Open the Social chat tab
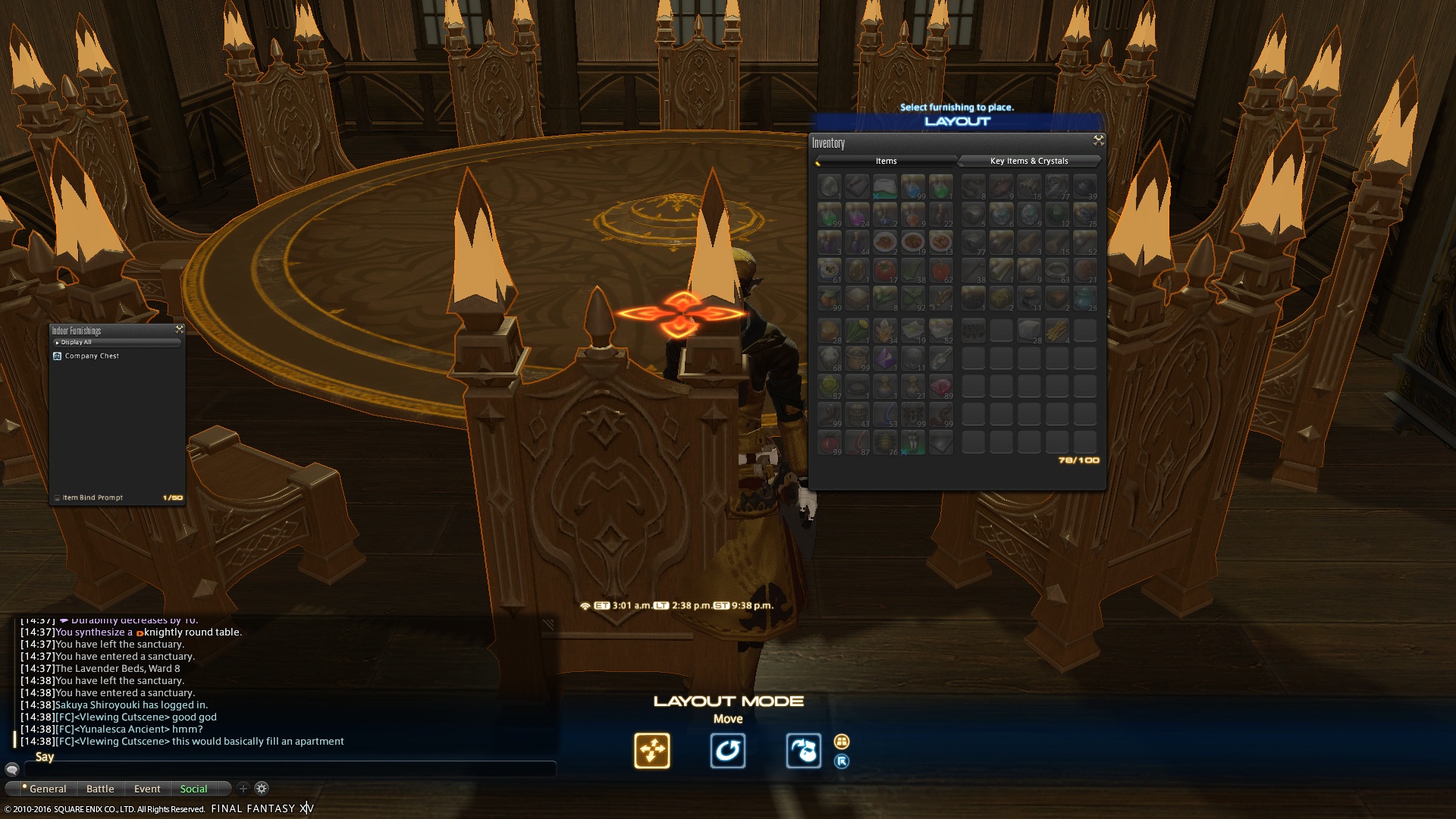Image resolution: width=1456 pixels, height=819 pixels. pyautogui.click(x=193, y=789)
